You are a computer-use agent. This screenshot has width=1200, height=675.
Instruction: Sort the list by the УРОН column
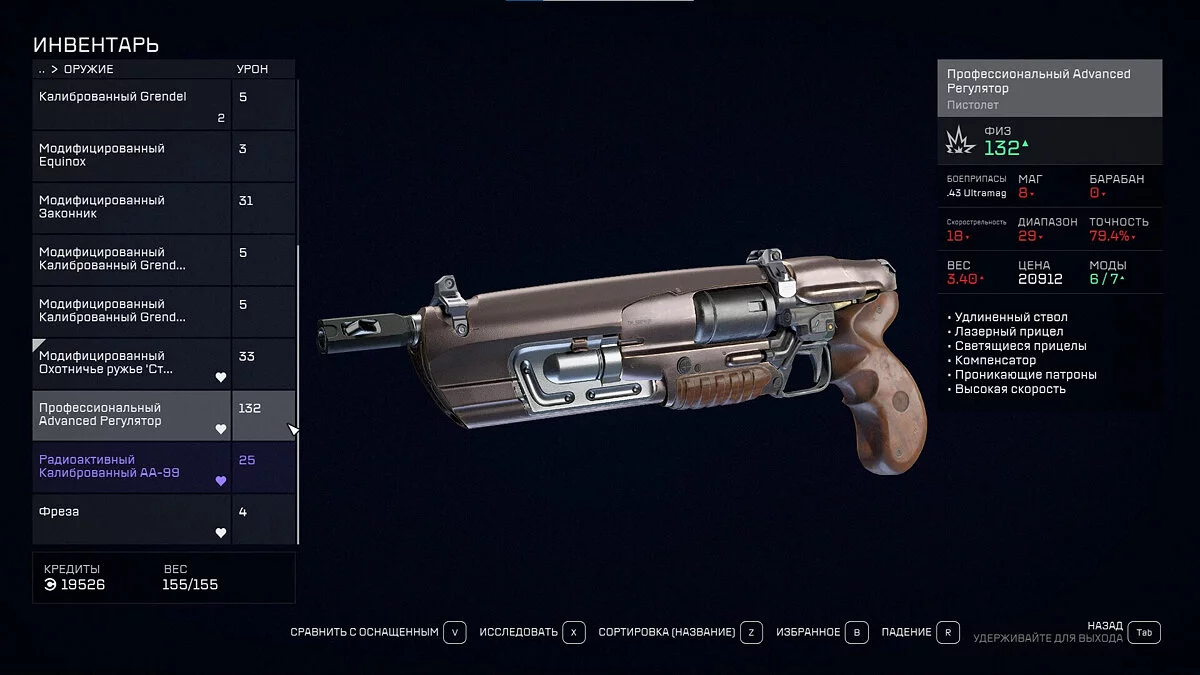click(252, 69)
